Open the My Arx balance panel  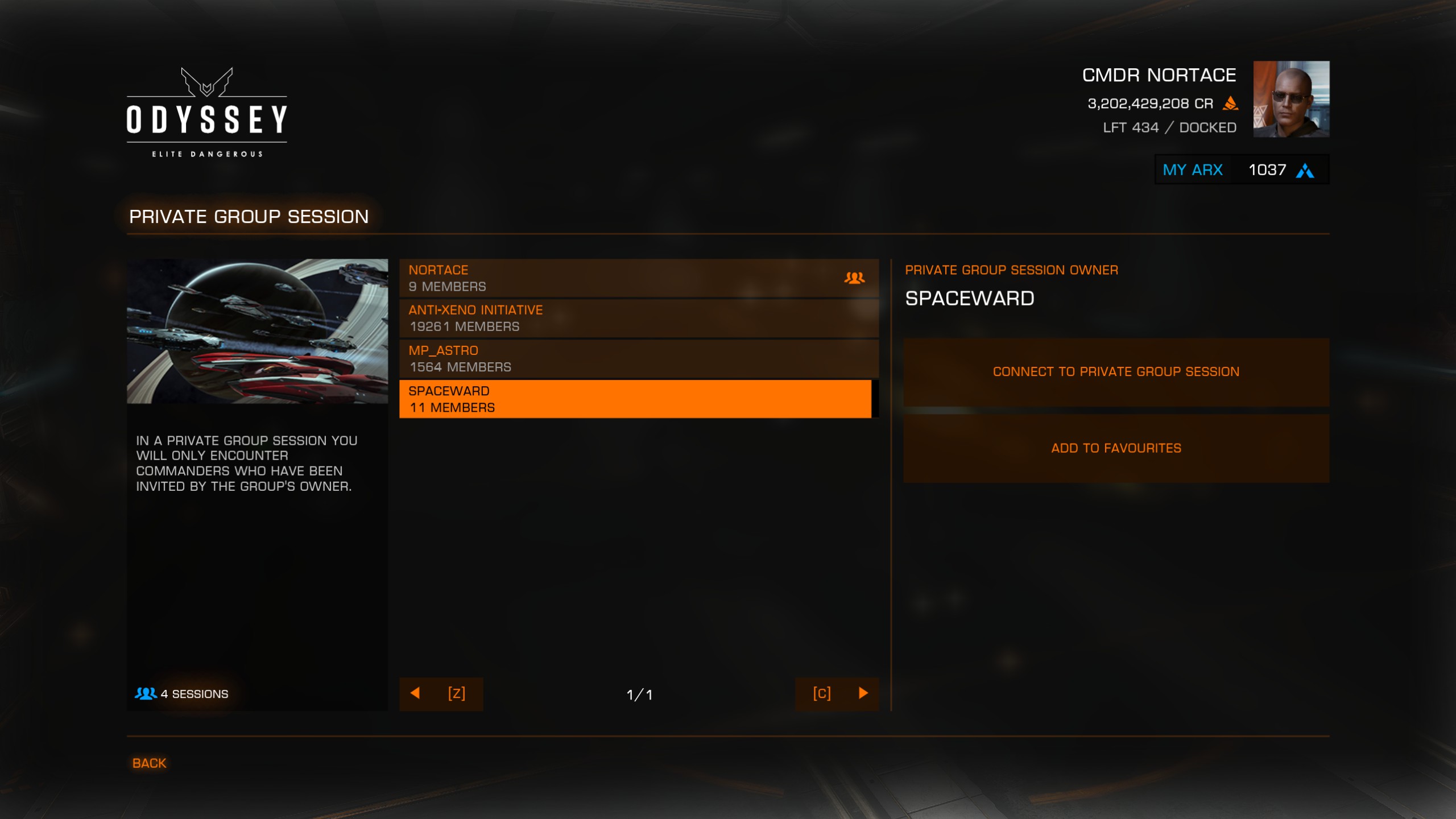[x=1242, y=170]
